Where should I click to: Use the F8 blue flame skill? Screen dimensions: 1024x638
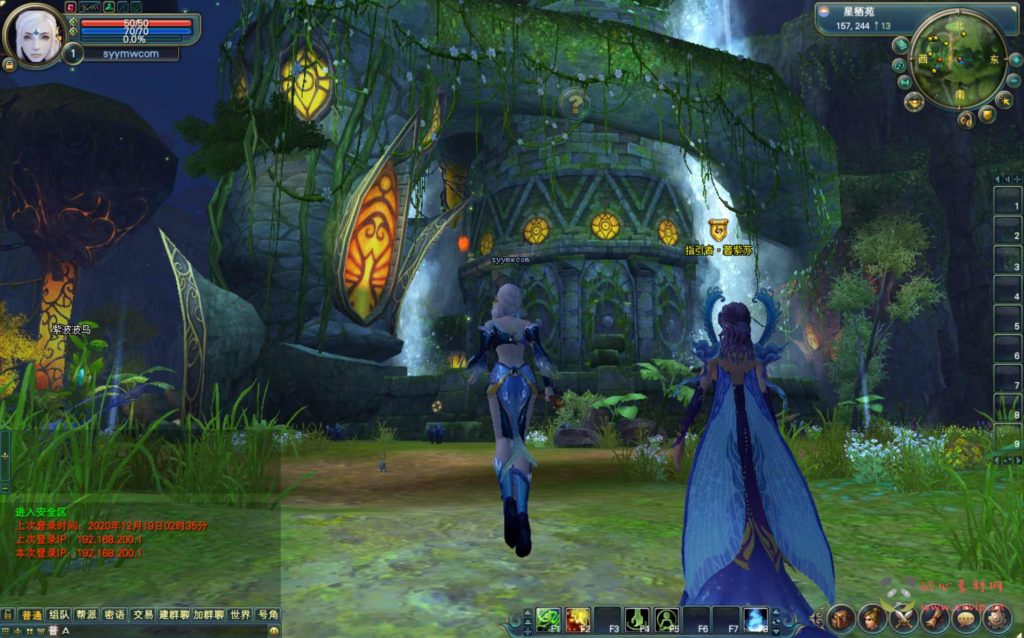pyautogui.click(x=755, y=620)
